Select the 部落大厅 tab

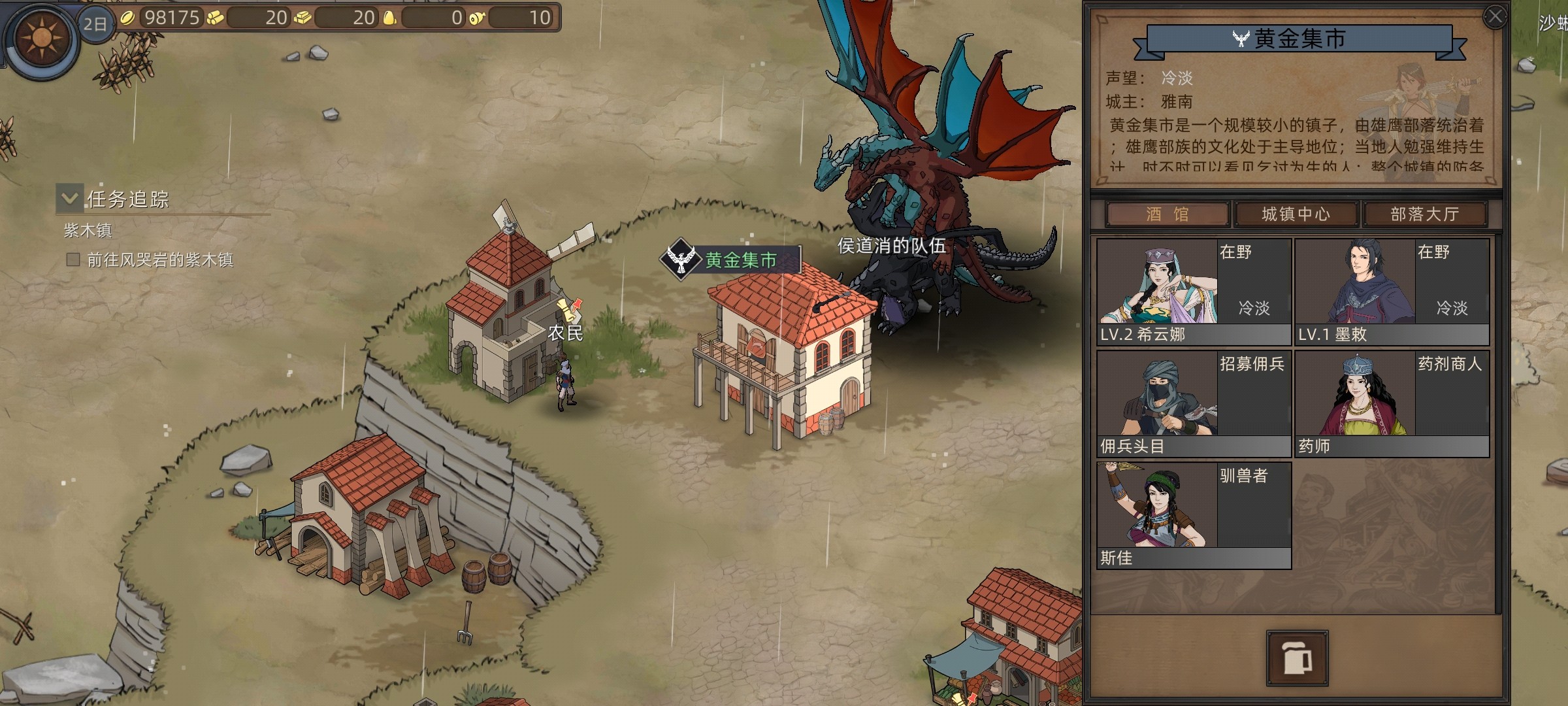1424,214
